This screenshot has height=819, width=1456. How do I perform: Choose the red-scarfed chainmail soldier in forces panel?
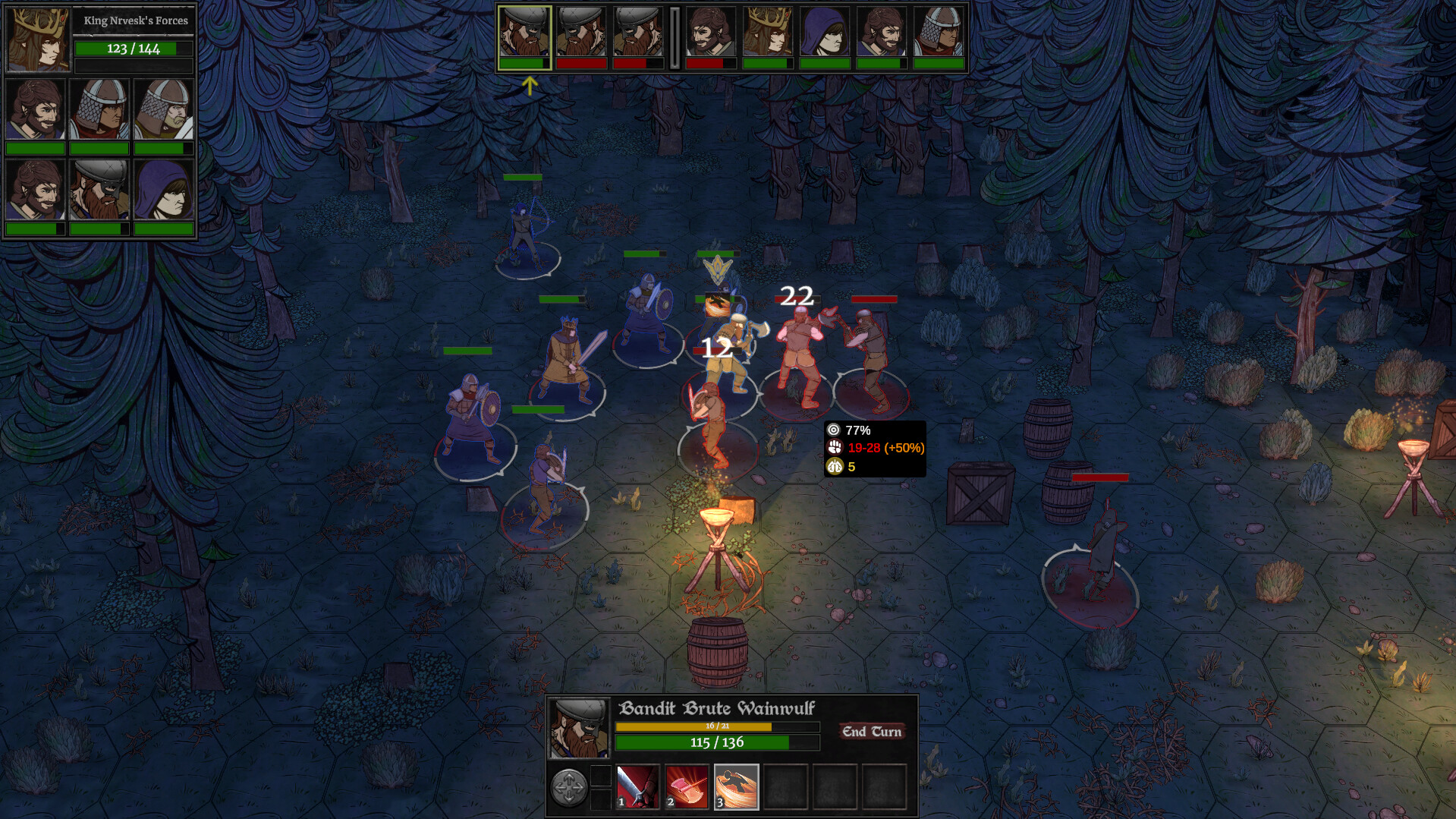tap(99, 110)
